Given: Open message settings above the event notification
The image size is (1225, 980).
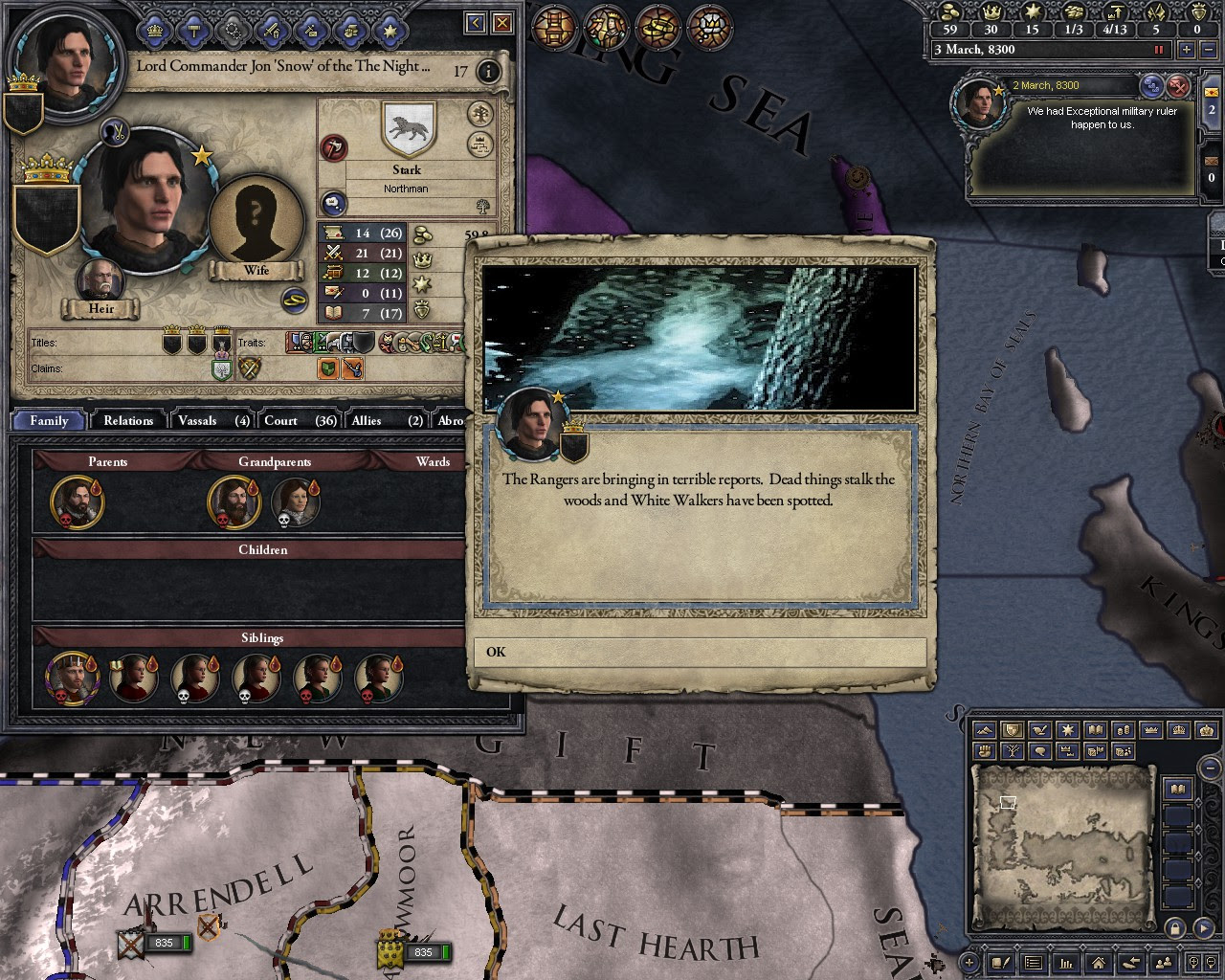Looking at the screenshot, I should pos(1151,86).
